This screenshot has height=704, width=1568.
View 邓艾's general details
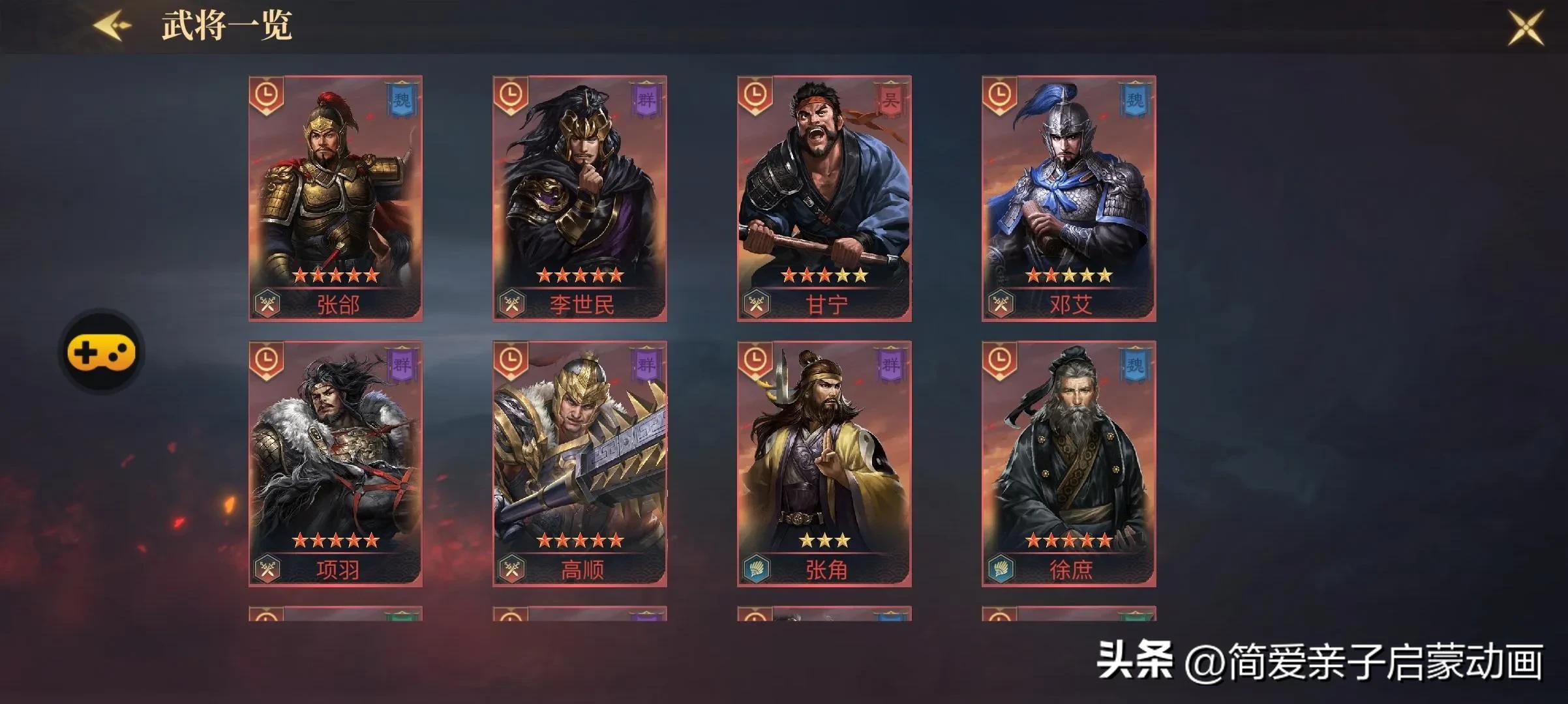coord(1070,196)
